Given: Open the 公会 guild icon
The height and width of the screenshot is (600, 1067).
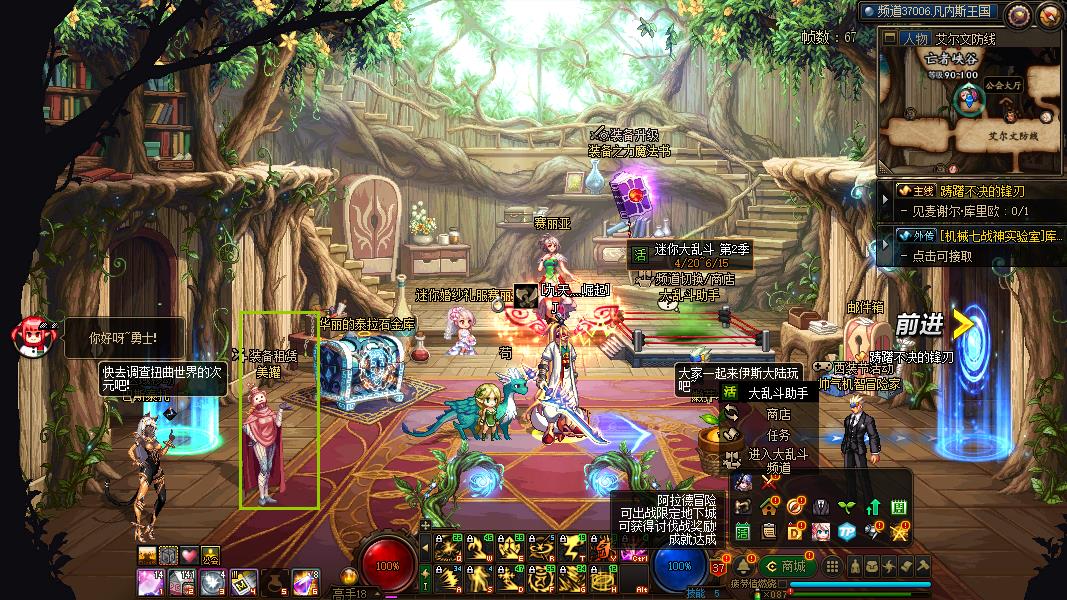Looking at the screenshot, I should pos(210,554).
